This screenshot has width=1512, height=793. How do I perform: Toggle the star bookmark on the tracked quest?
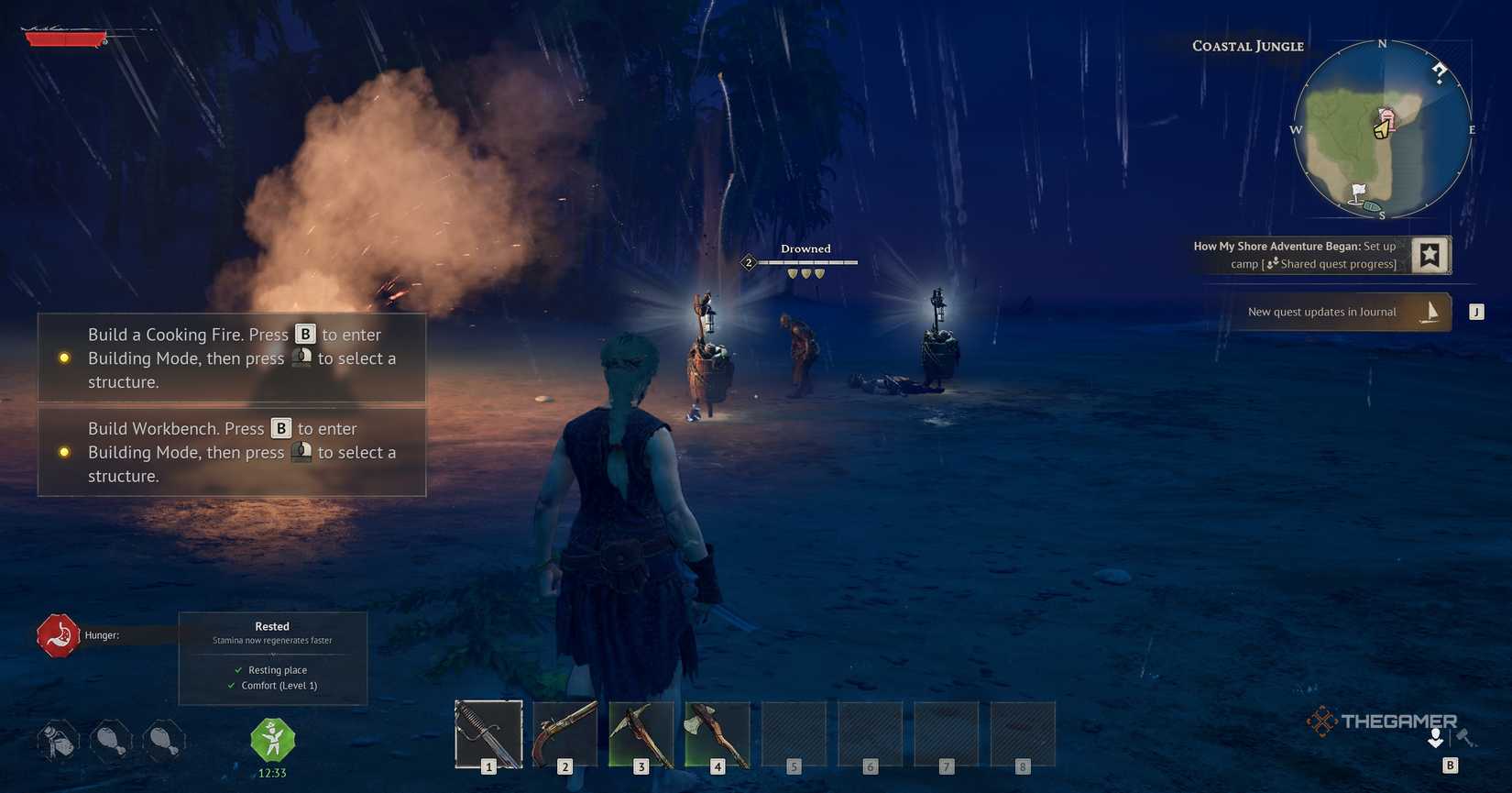[x=1430, y=256]
